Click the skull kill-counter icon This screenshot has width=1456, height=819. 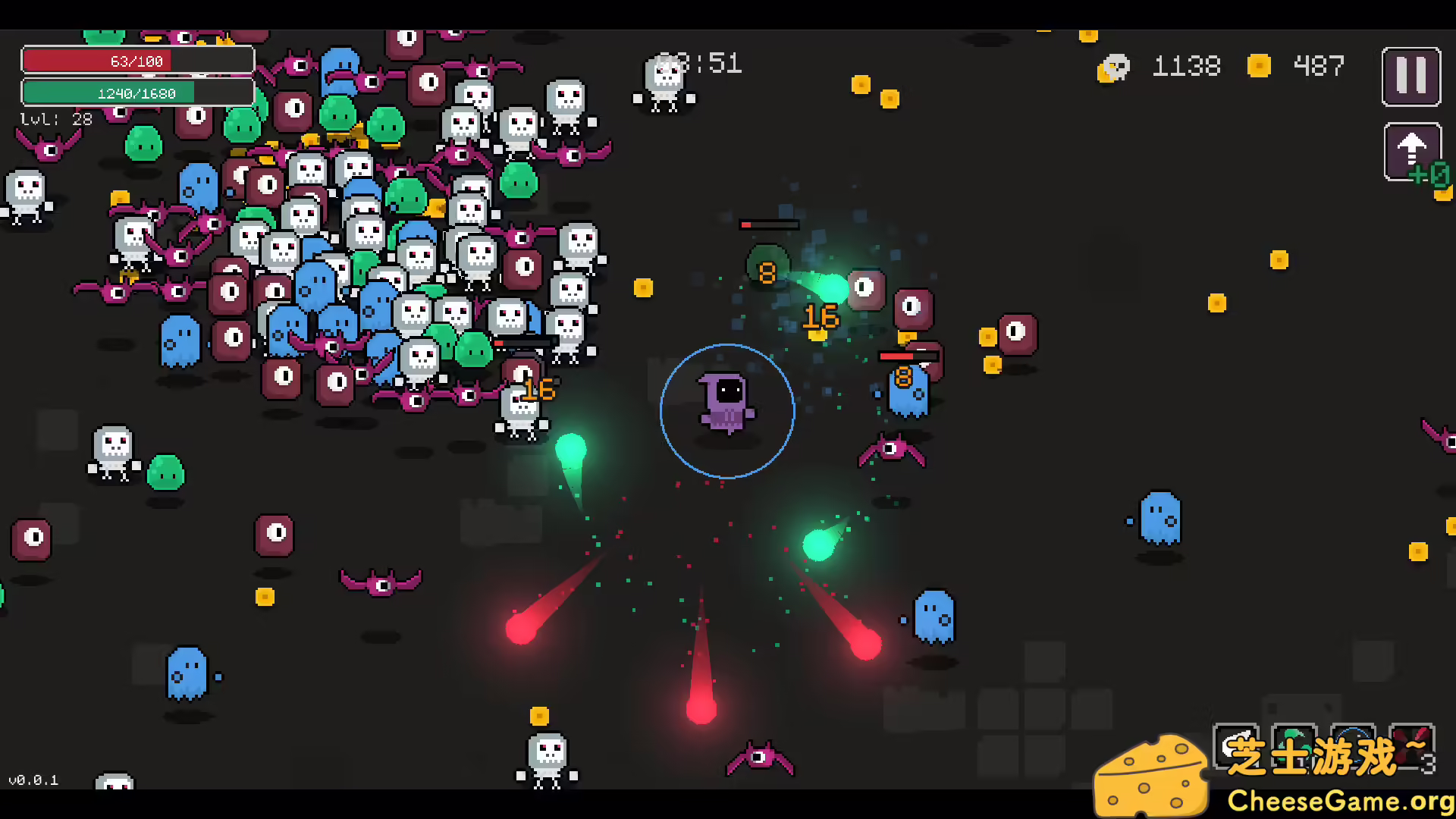pos(1113,67)
